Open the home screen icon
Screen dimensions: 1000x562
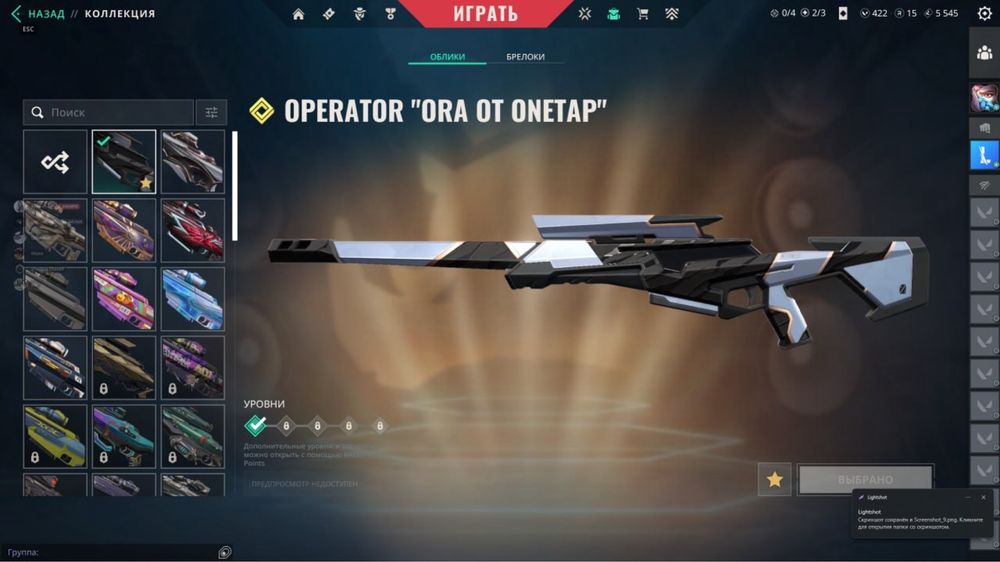click(x=298, y=14)
